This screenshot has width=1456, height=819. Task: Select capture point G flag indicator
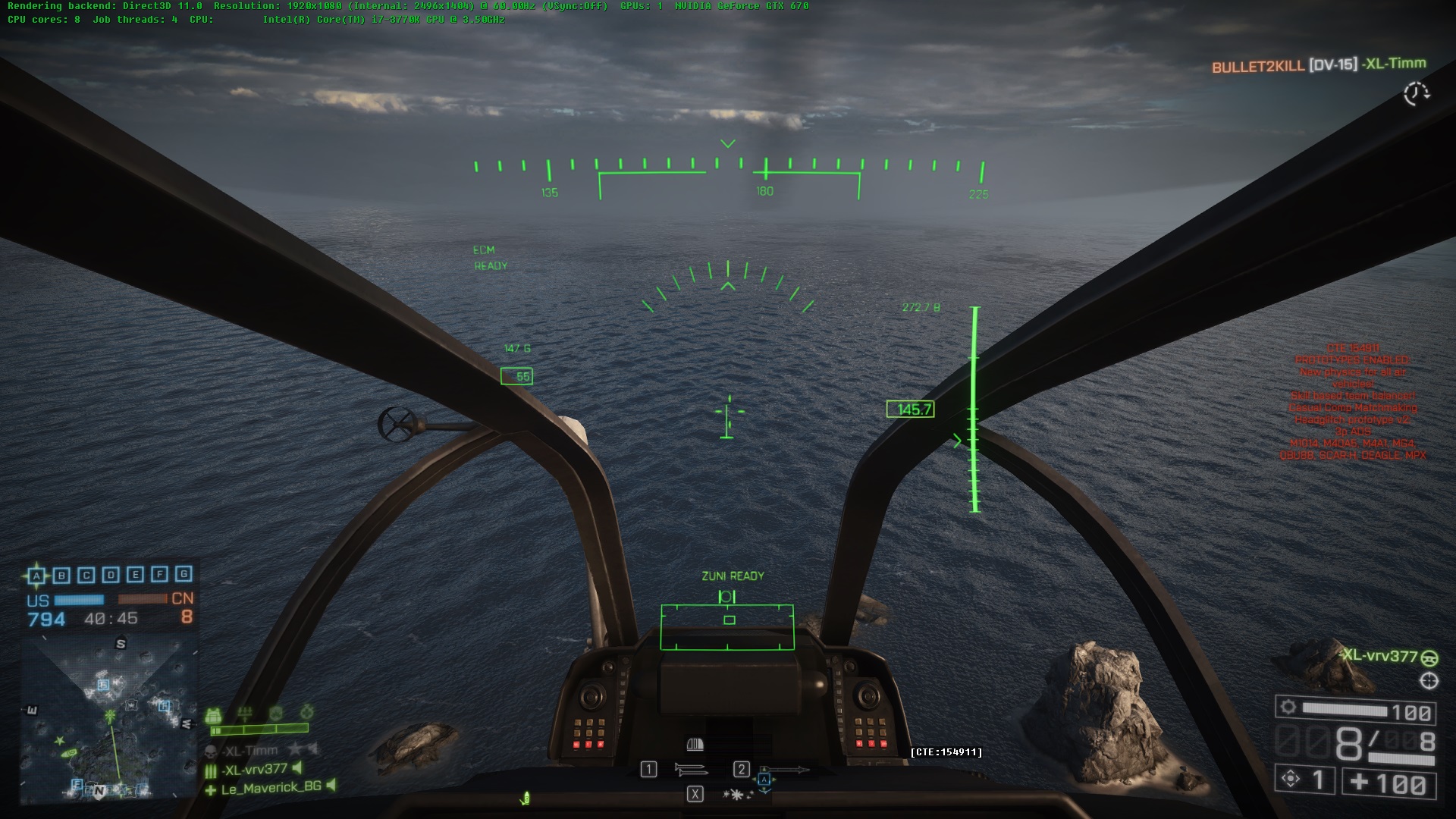[x=184, y=574]
